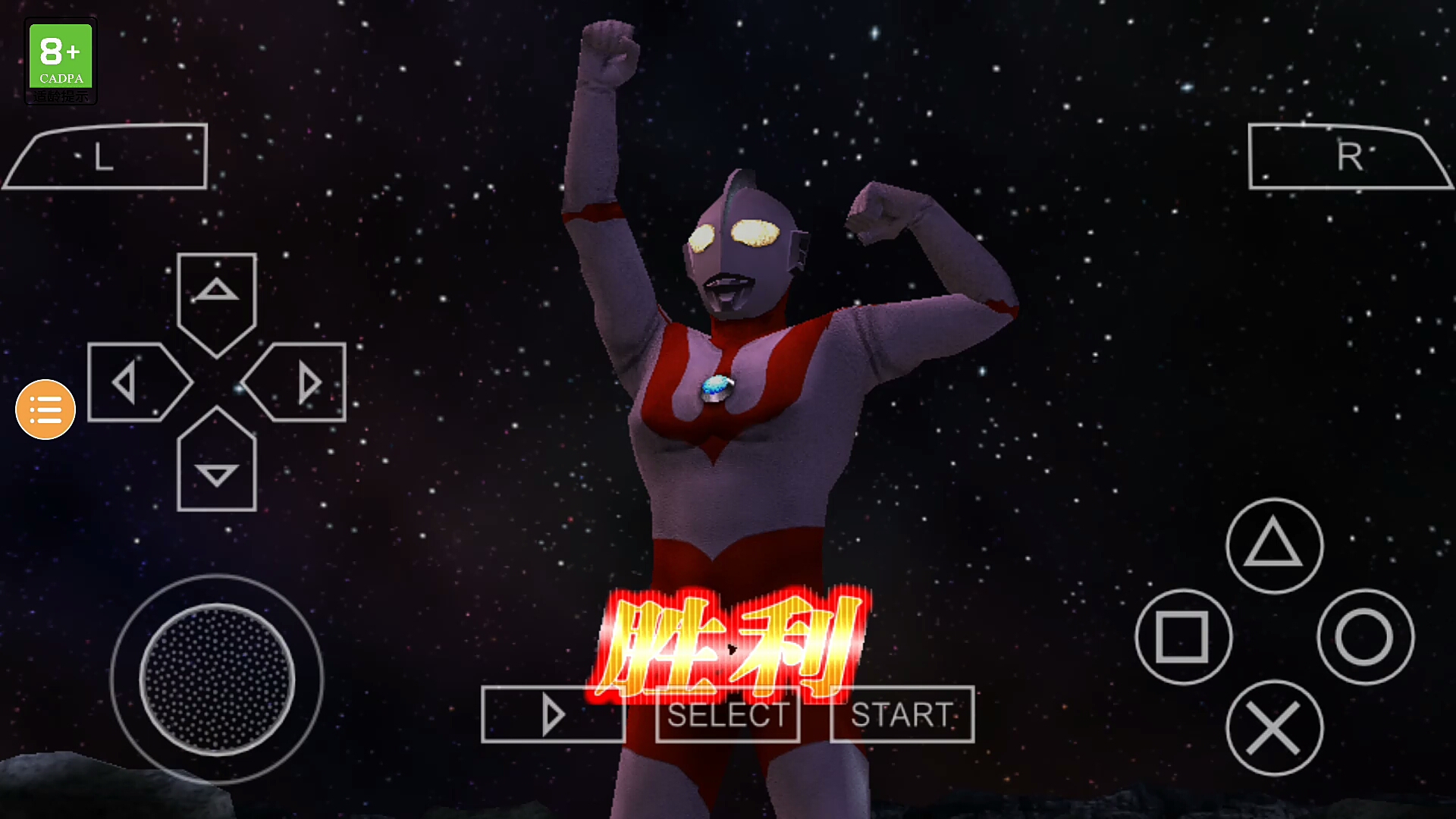
Task: Tap the SELECT button
Action: pyautogui.click(x=727, y=714)
